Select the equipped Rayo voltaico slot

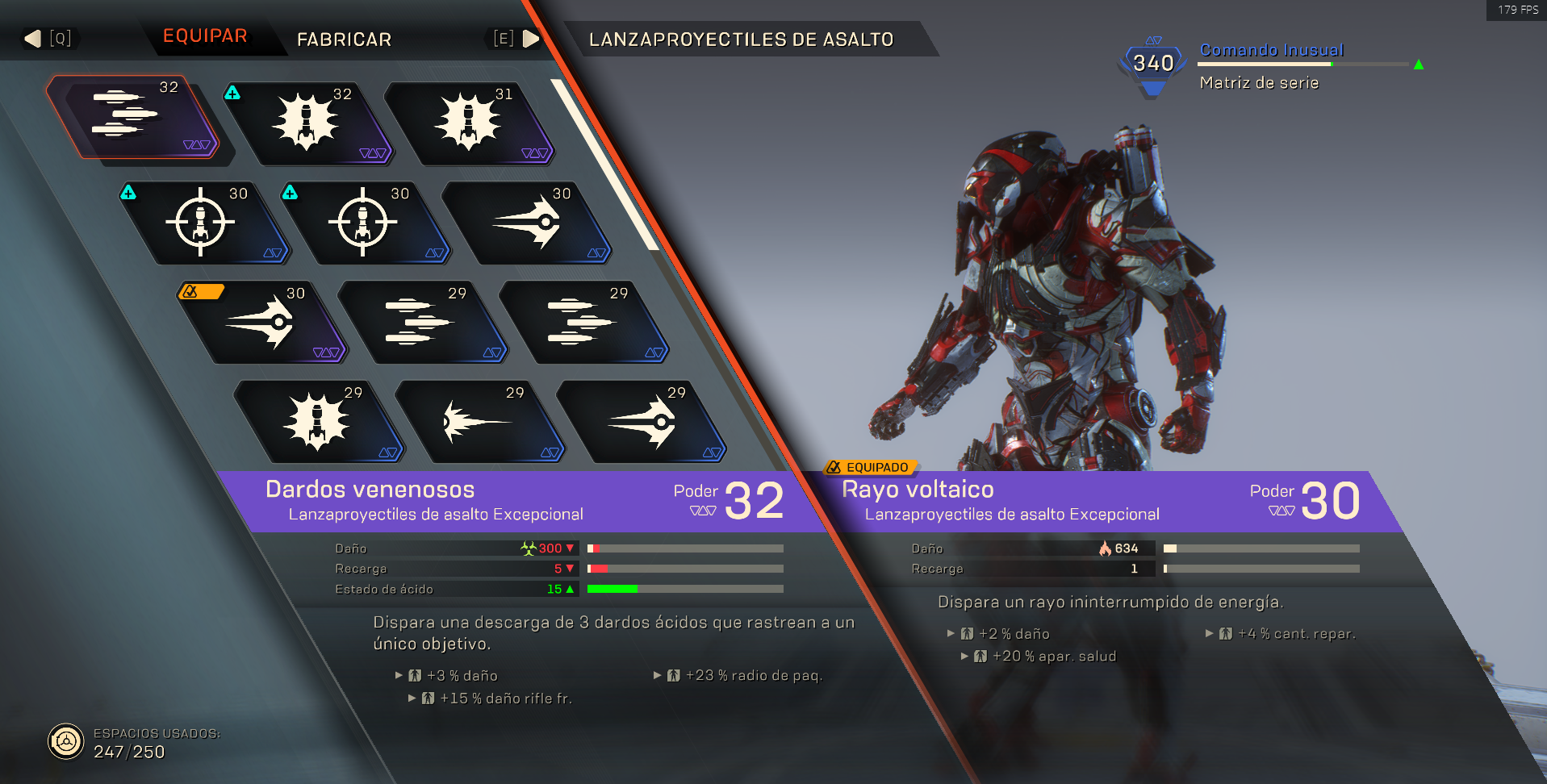(261, 323)
